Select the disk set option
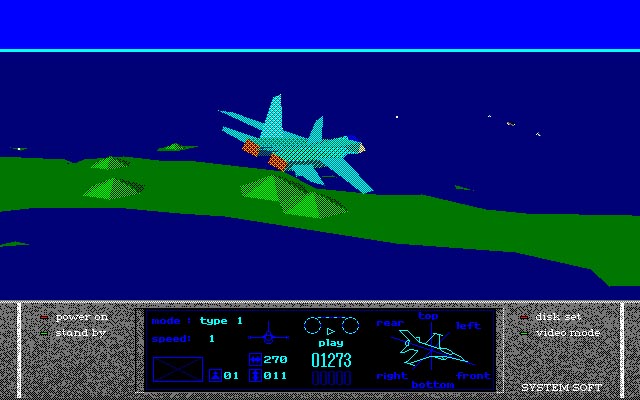640x400 pixels. pos(557,317)
